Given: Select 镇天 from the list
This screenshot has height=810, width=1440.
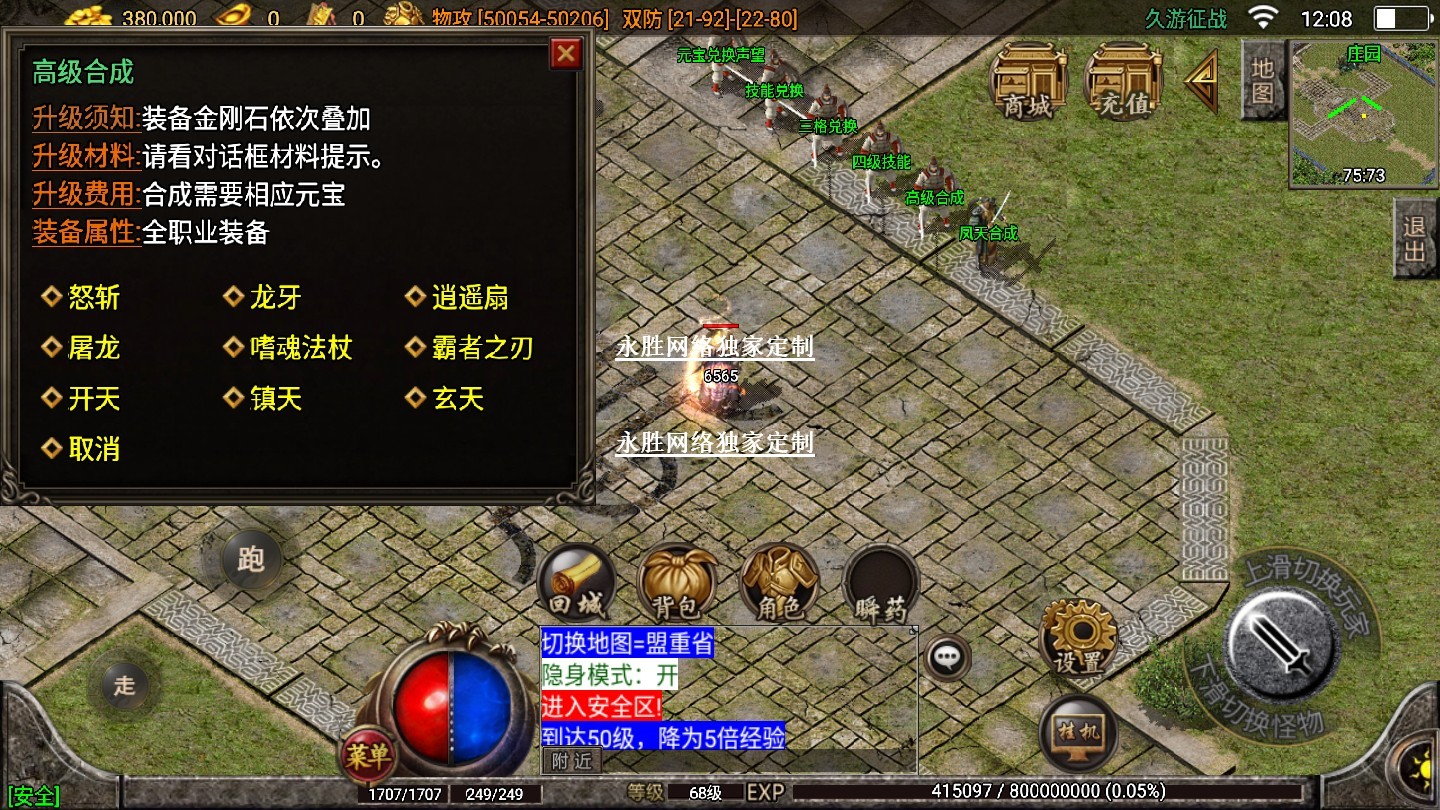Looking at the screenshot, I should tap(275, 399).
